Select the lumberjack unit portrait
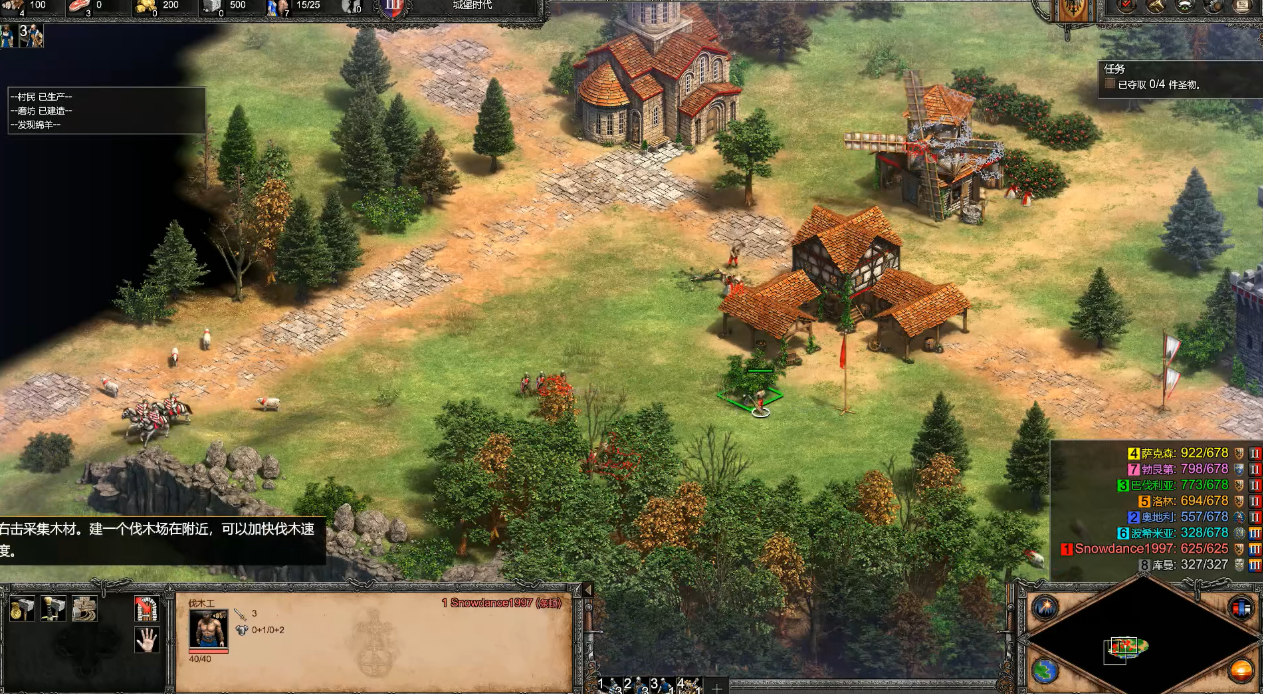This screenshot has height=694, width=1263. point(208,628)
